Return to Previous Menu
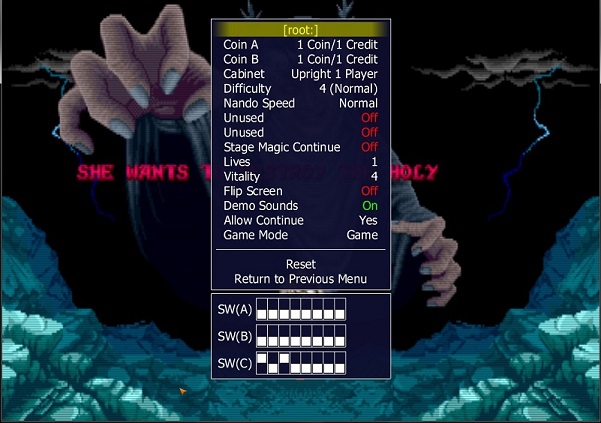 [300, 279]
